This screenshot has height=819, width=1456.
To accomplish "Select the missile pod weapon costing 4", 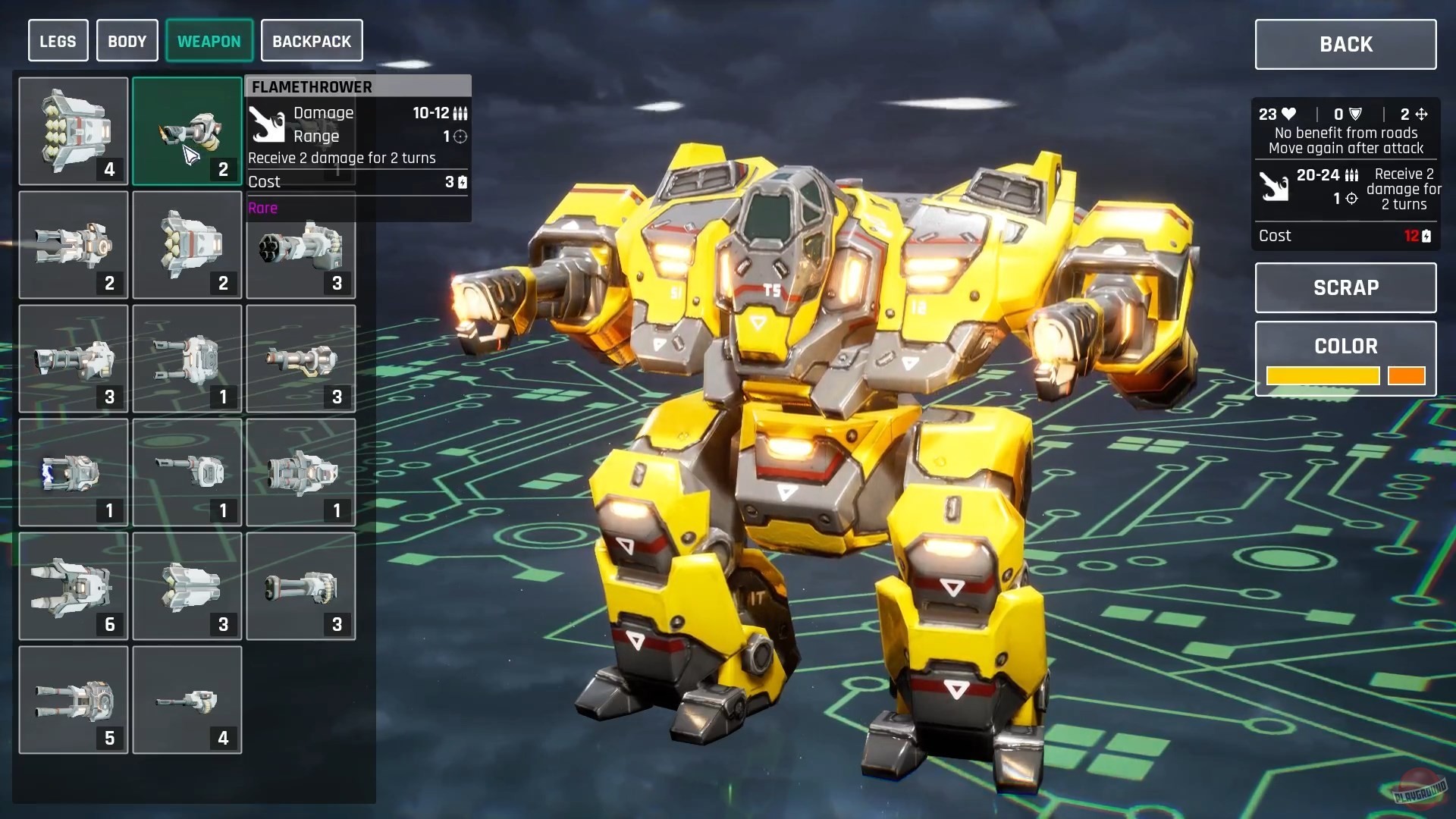I will click(x=73, y=131).
